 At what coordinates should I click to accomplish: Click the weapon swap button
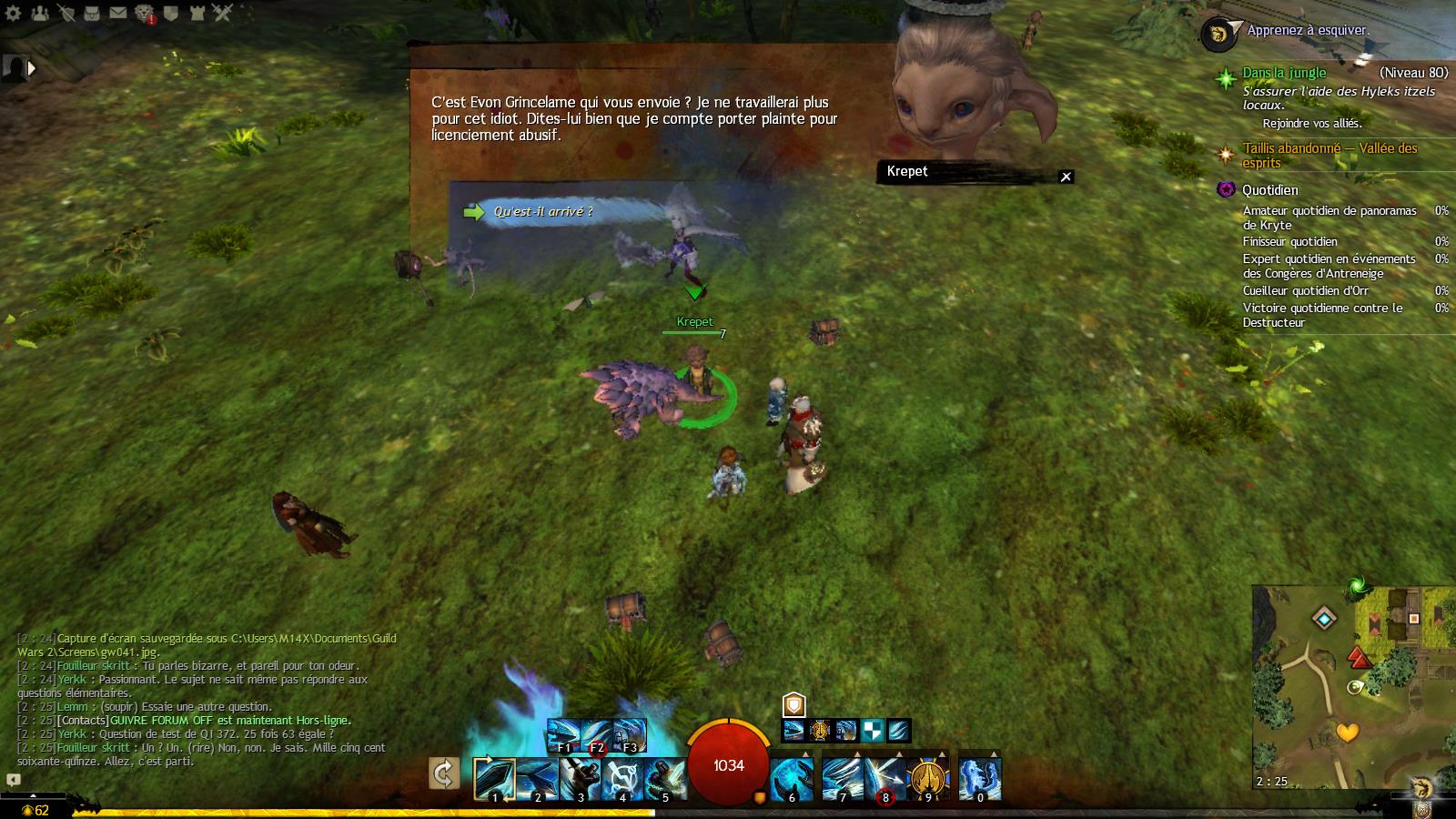(444, 774)
